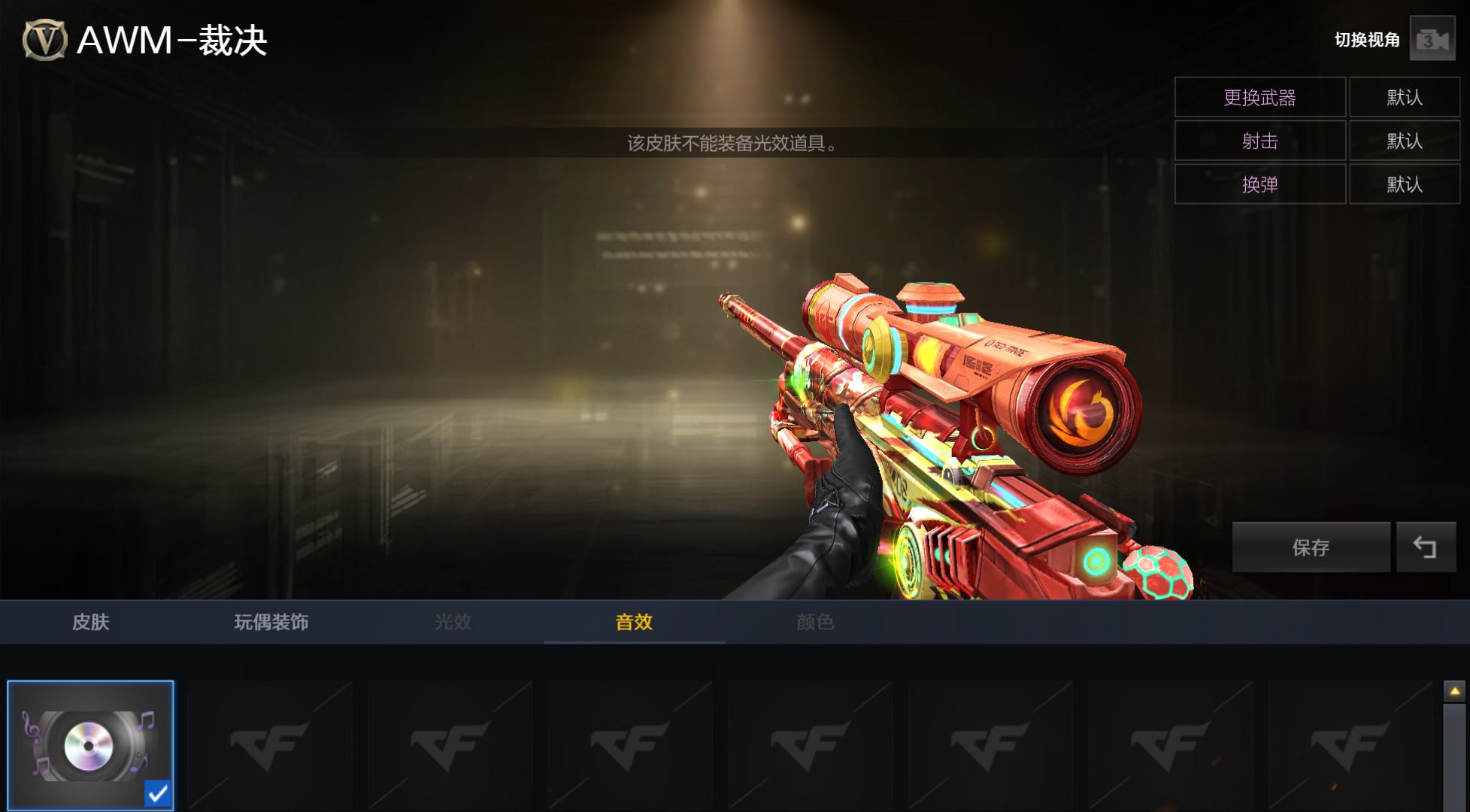This screenshot has width=1470, height=812.
Task: Switch to the 光效 (light effect) tab
Action: pos(453,622)
